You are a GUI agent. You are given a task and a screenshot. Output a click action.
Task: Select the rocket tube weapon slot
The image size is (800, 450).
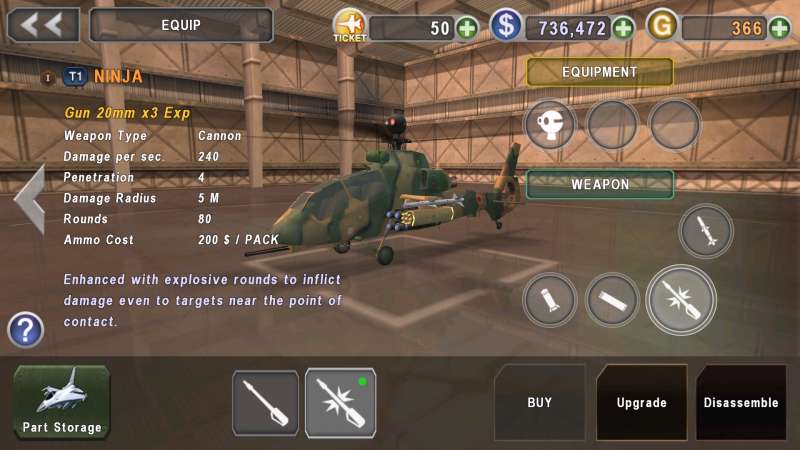pos(612,299)
